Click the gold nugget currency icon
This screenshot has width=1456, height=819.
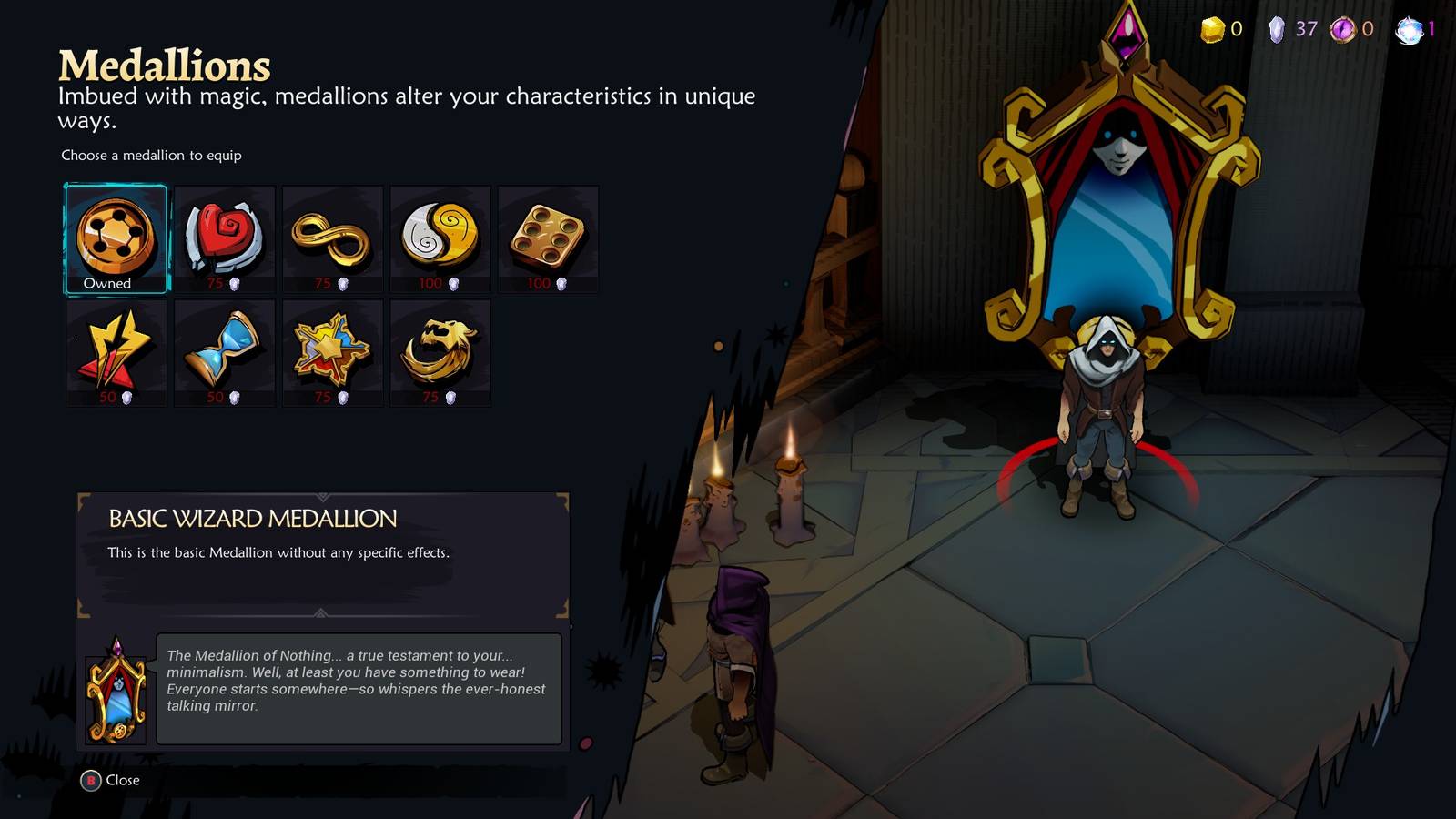(1211, 28)
